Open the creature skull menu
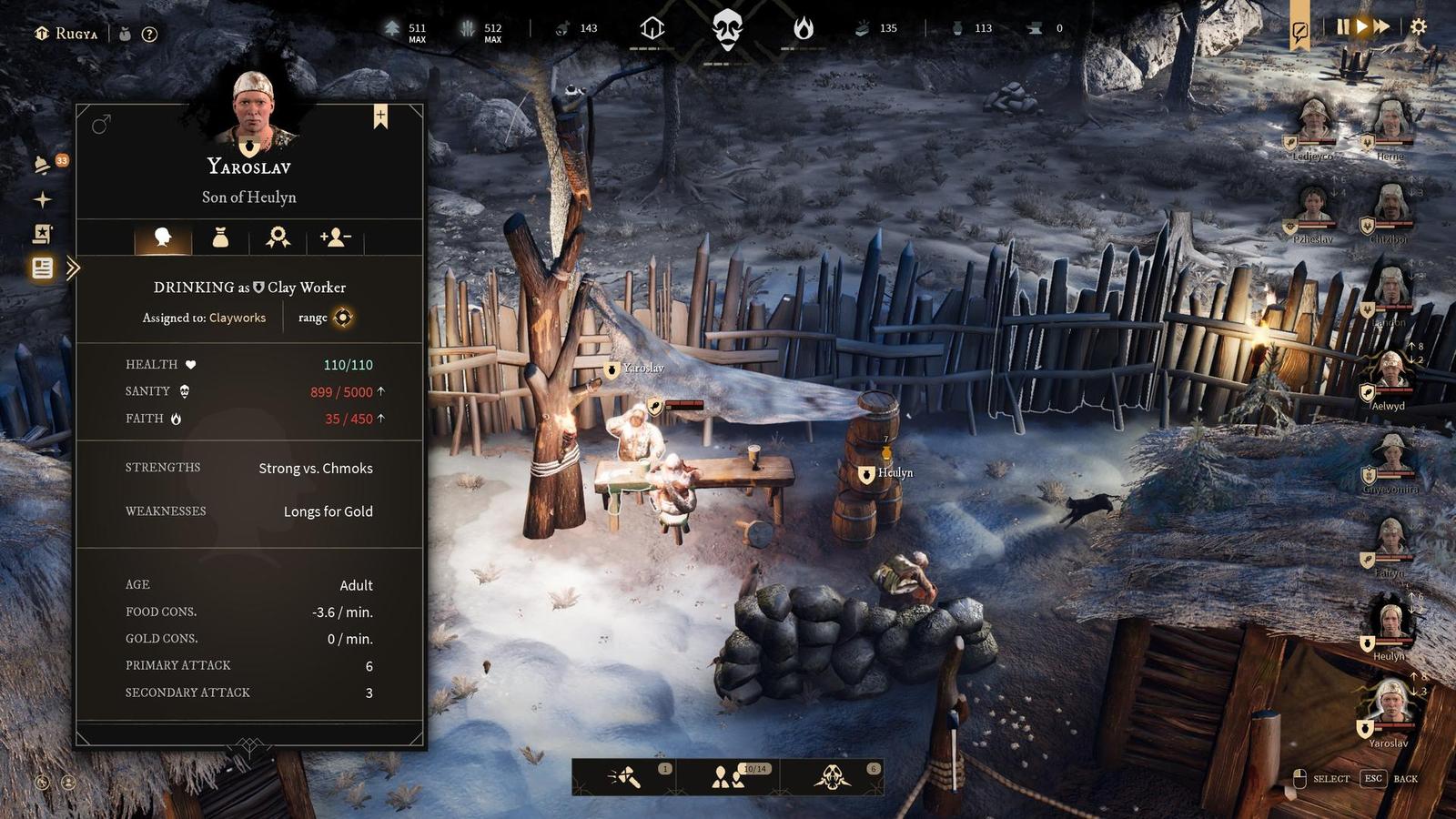Screen dimensions: 1456x819 (x=832, y=777)
